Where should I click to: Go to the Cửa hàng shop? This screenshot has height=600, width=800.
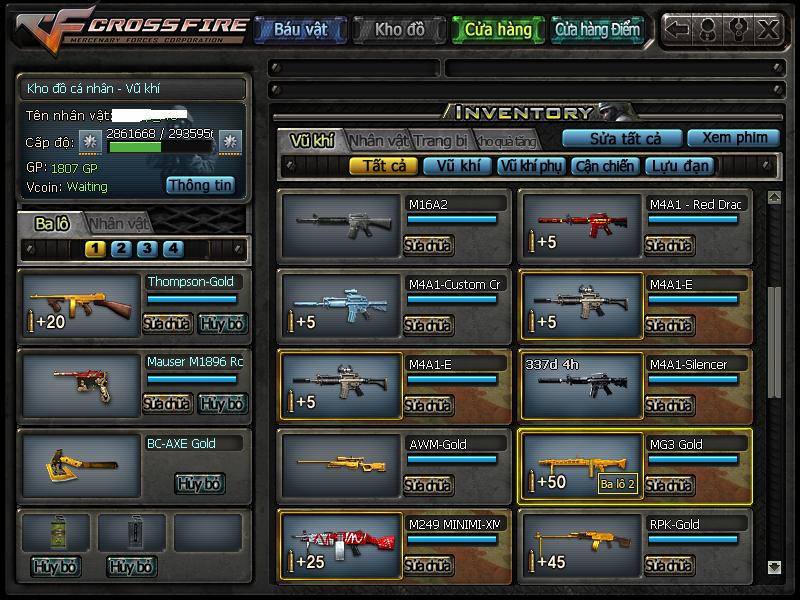[x=498, y=30]
